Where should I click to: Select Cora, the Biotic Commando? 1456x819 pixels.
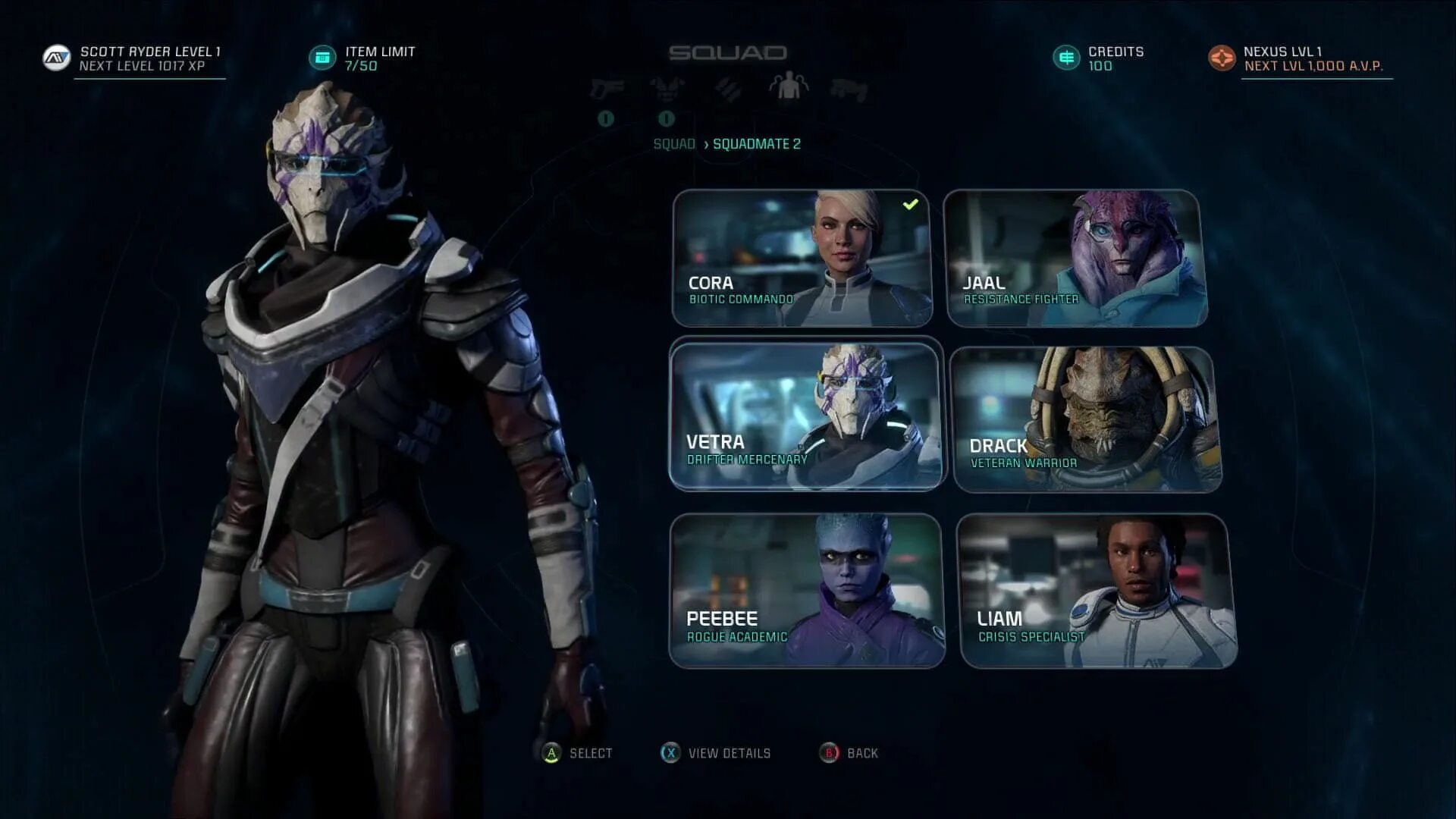pos(802,259)
